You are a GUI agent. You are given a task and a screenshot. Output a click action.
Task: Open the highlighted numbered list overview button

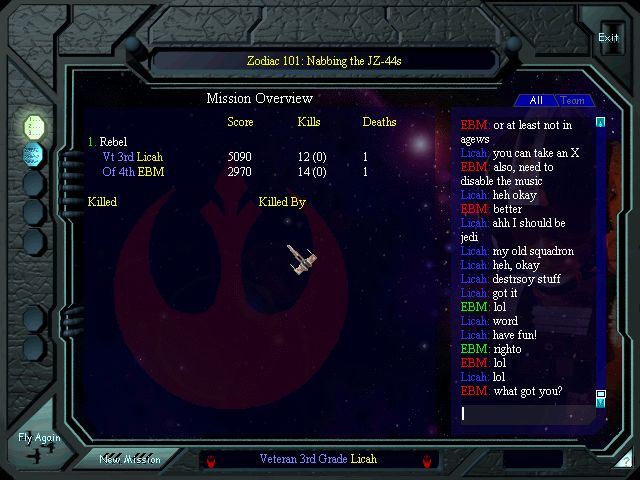[35, 126]
